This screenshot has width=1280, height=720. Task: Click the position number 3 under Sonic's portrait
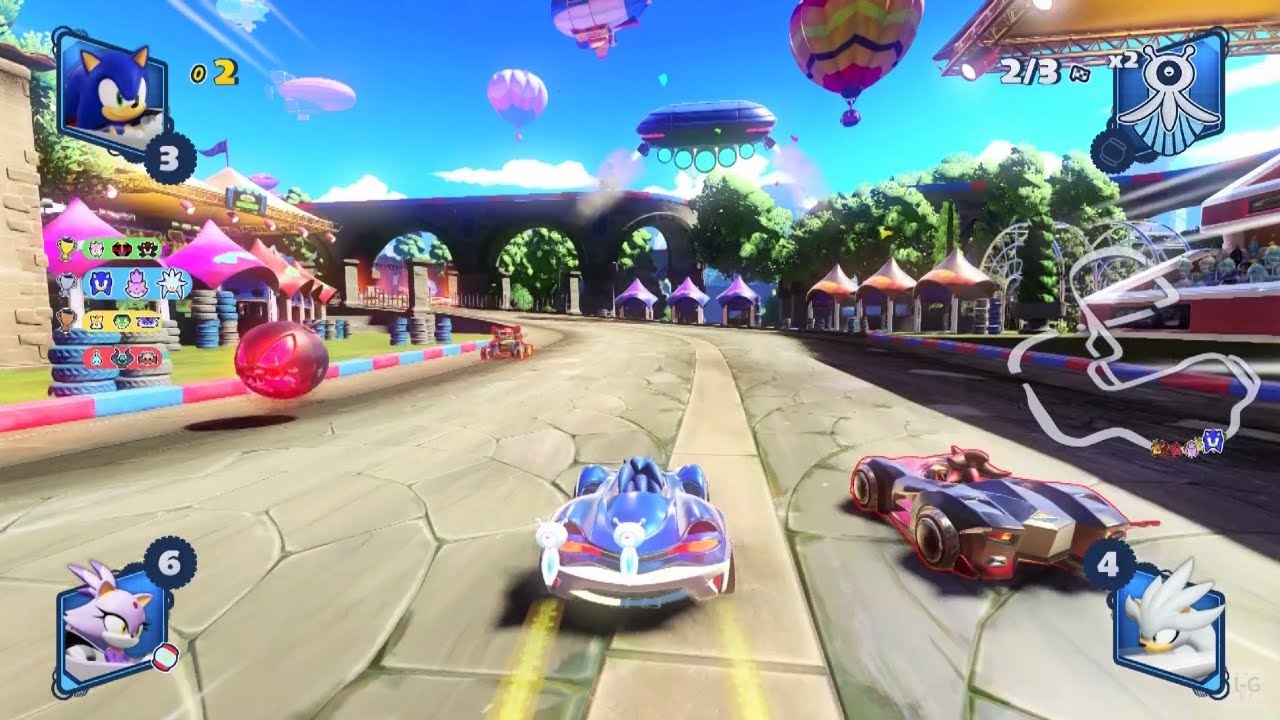(168, 156)
